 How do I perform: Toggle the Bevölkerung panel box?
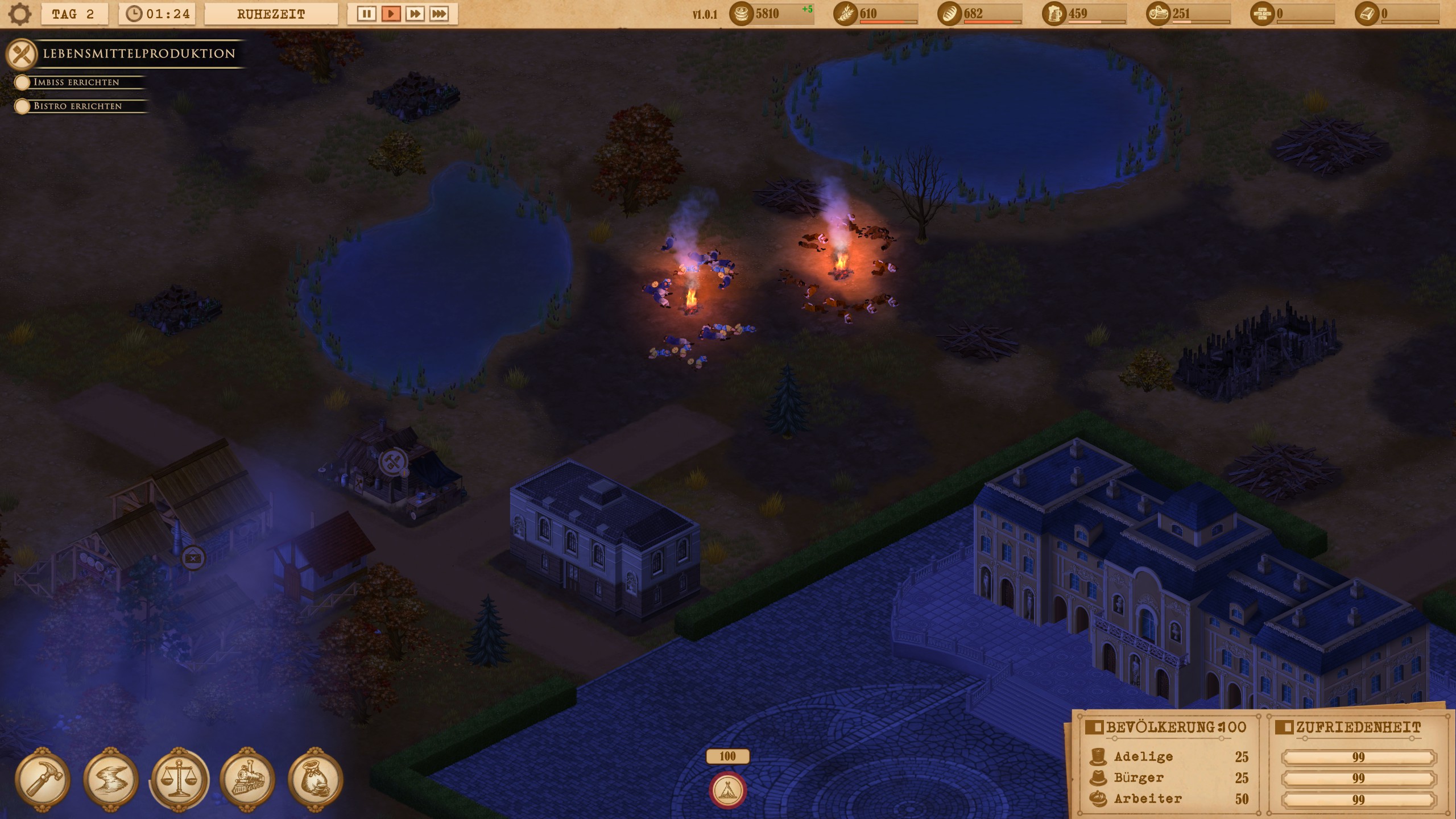1093,727
